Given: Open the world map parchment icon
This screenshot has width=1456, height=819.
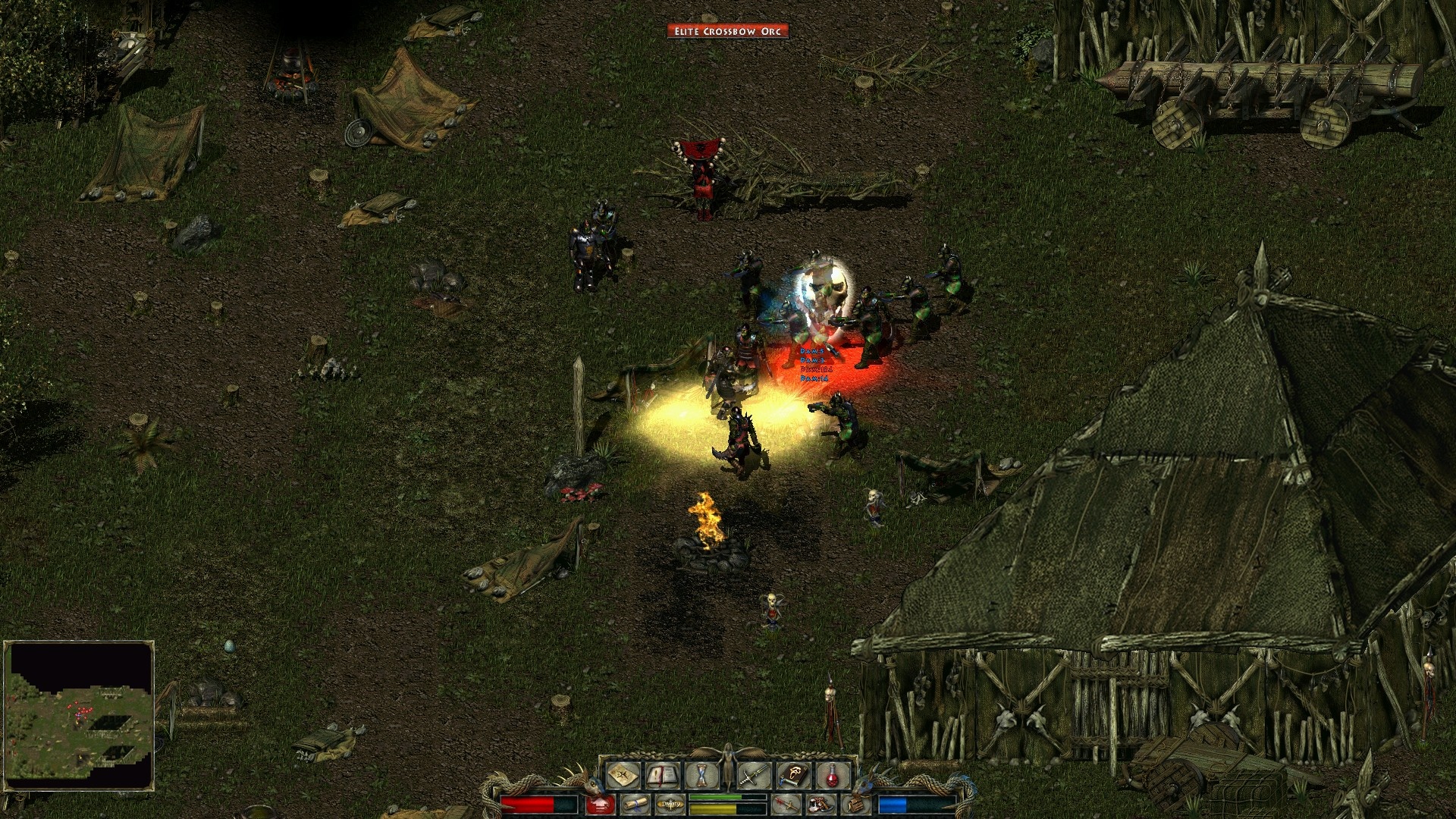Looking at the screenshot, I should (x=623, y=776).
